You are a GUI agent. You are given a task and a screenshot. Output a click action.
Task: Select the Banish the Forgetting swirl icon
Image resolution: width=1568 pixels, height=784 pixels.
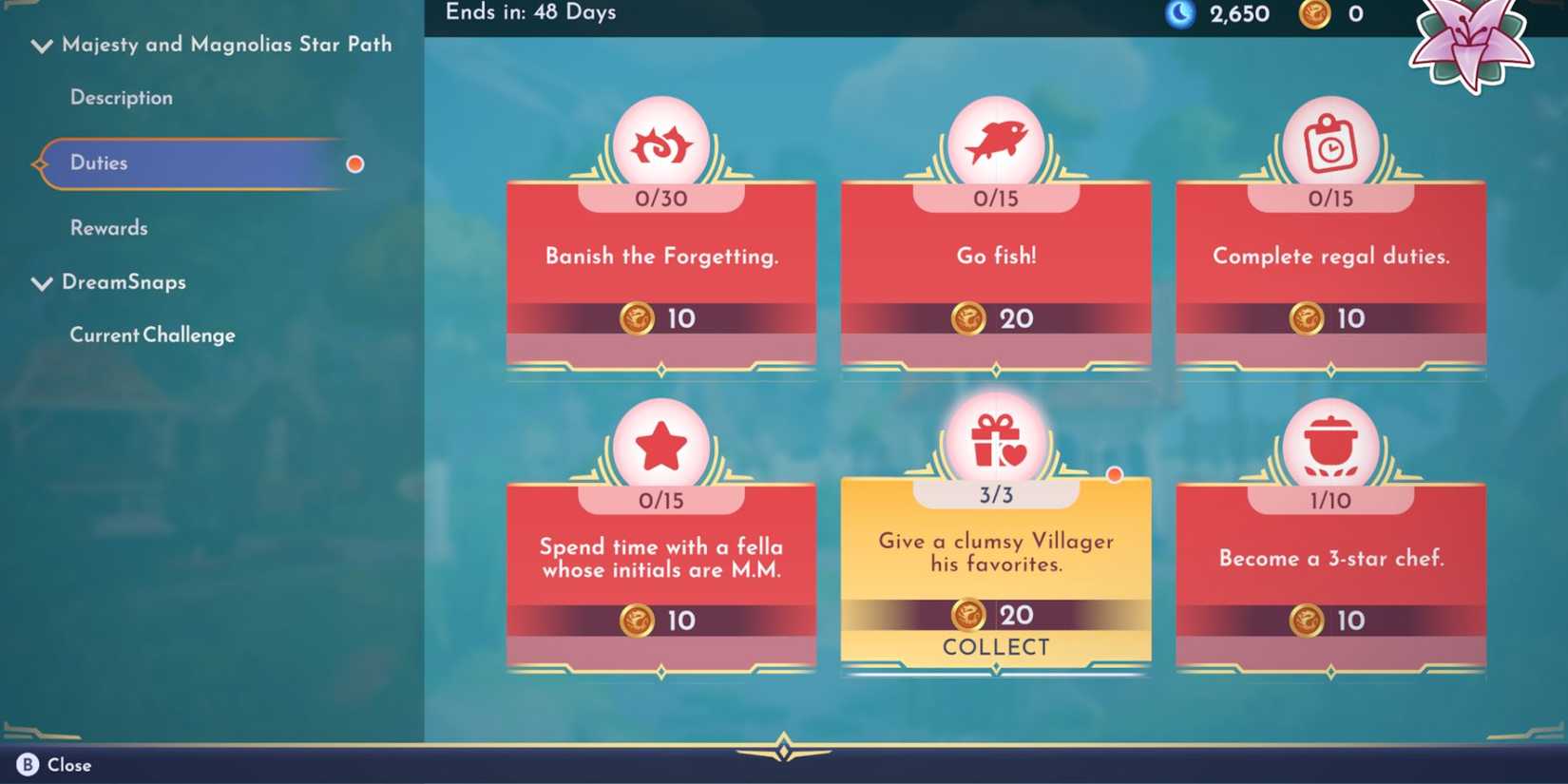click(662, 141)
